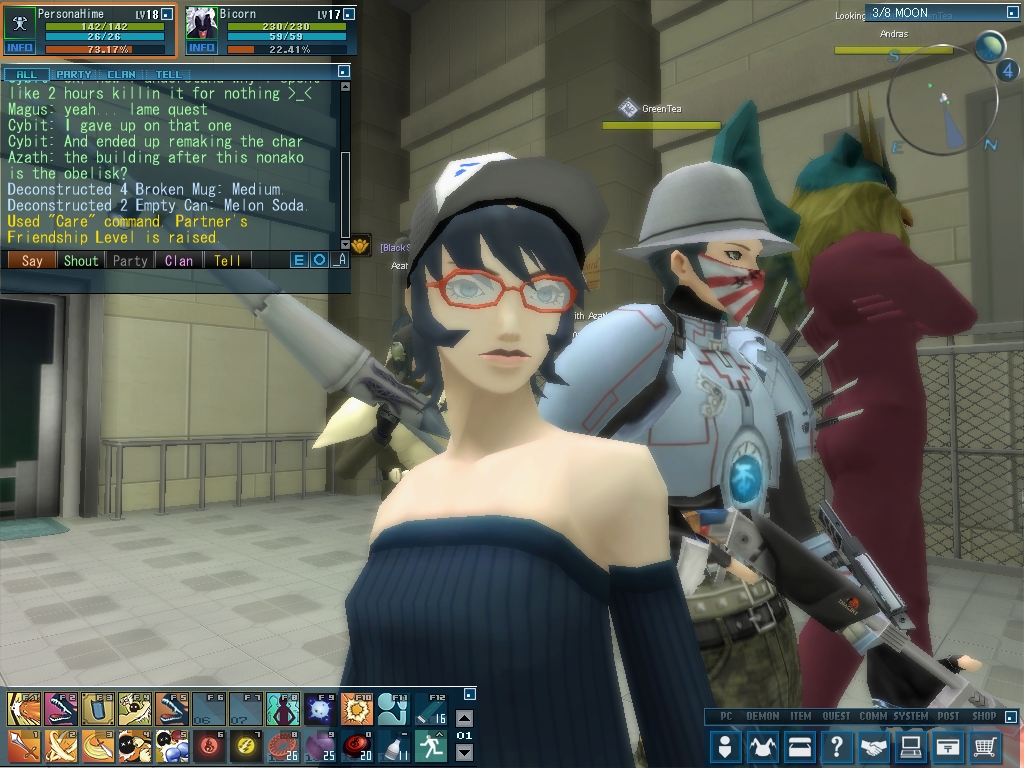Open the Item chest menu
The image size is (1024, 768).
tap(799, 746)
